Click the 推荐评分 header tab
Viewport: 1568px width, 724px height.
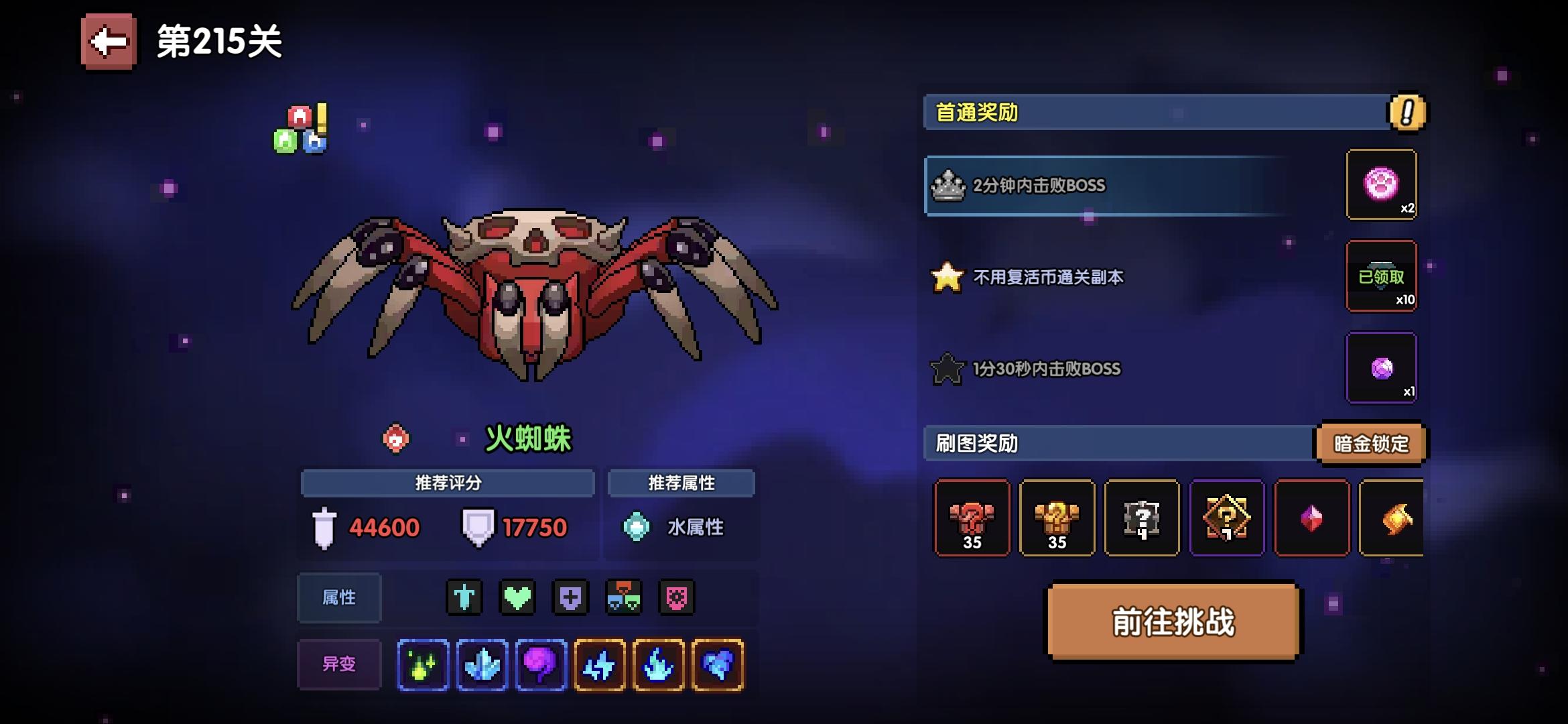click(x=447, y=483)
